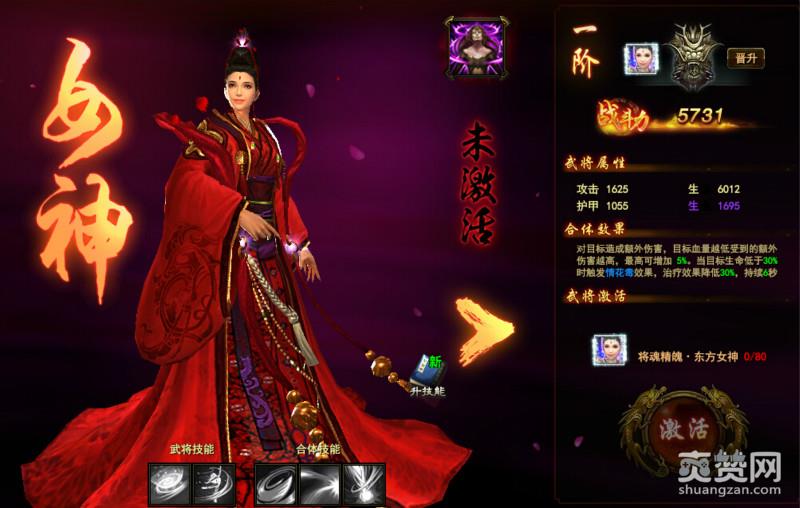Select the purple-framed general portrait
800x508 pixels.
click(x=476, y=48)
